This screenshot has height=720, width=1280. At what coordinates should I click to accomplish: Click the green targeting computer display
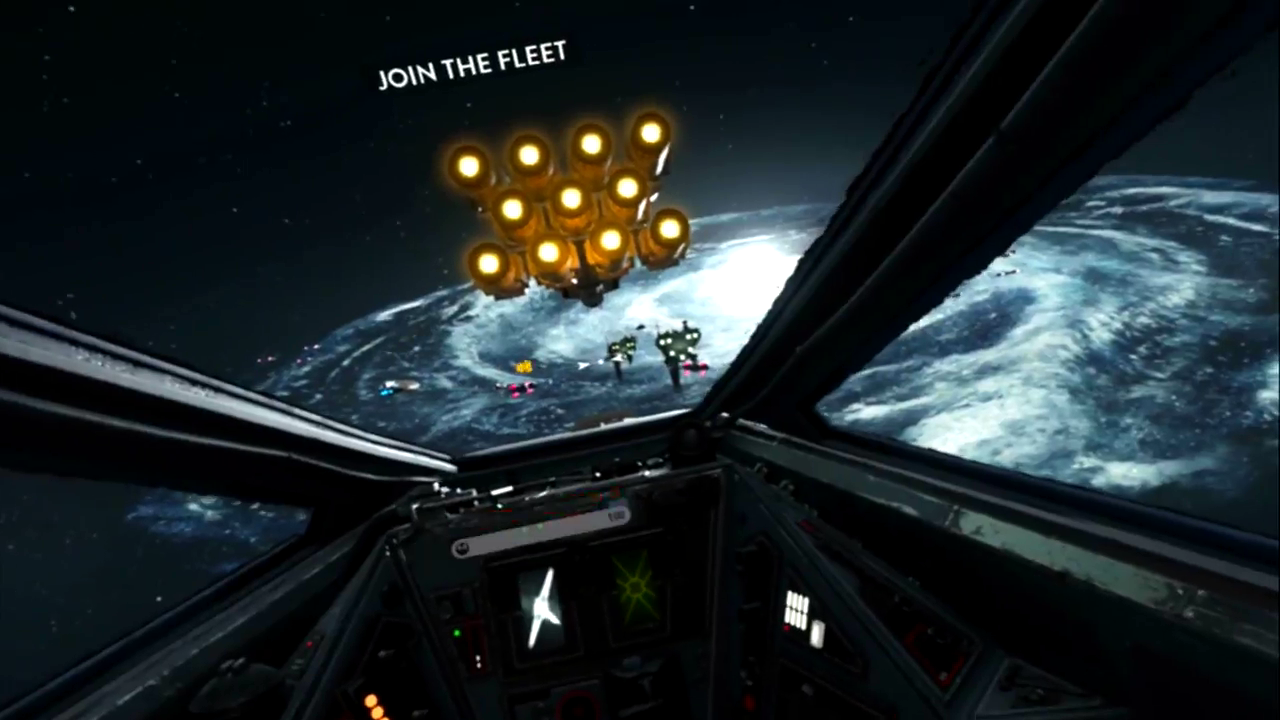(635, 589)
